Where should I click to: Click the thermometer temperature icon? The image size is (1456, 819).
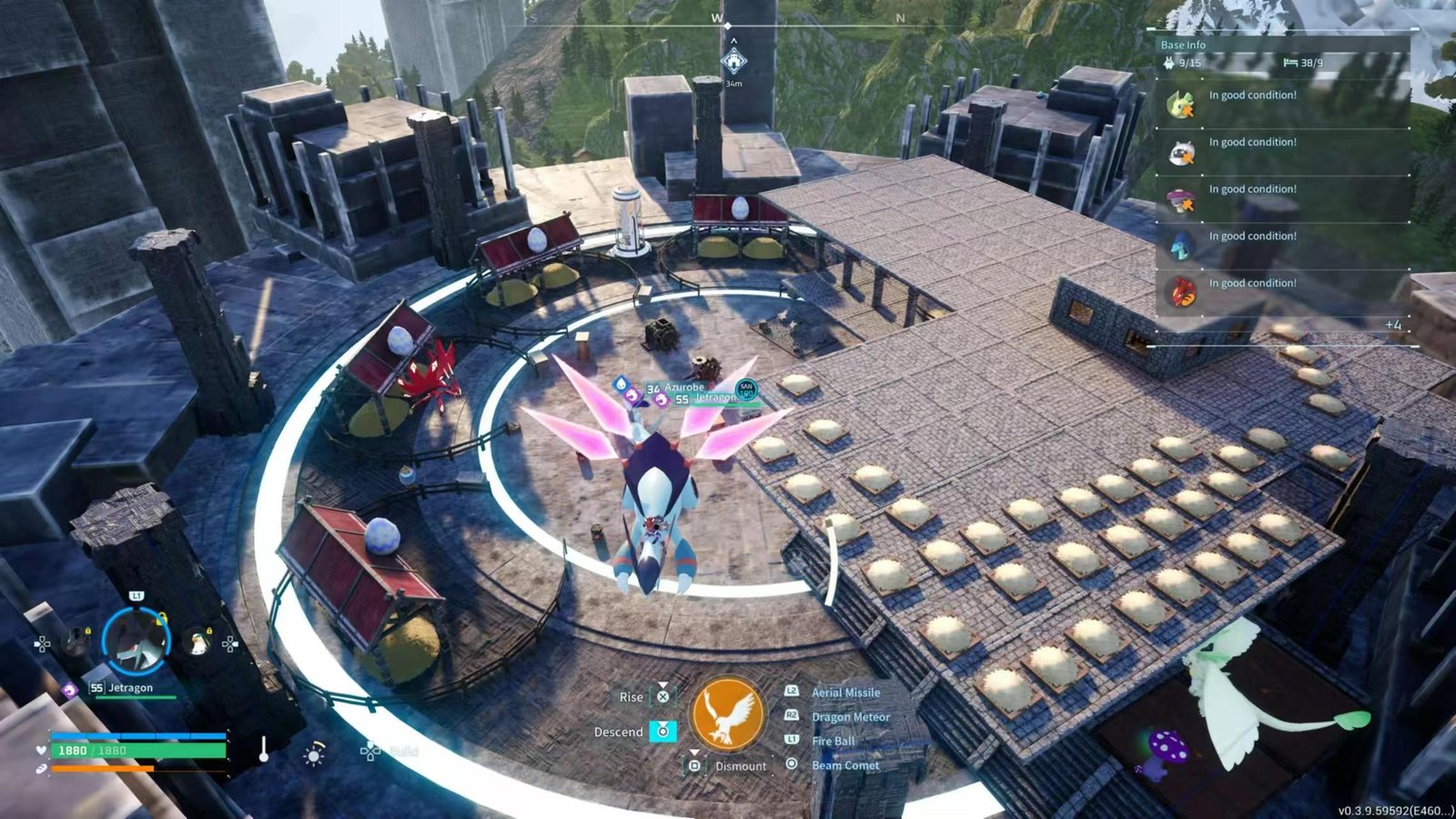point(264,750)
